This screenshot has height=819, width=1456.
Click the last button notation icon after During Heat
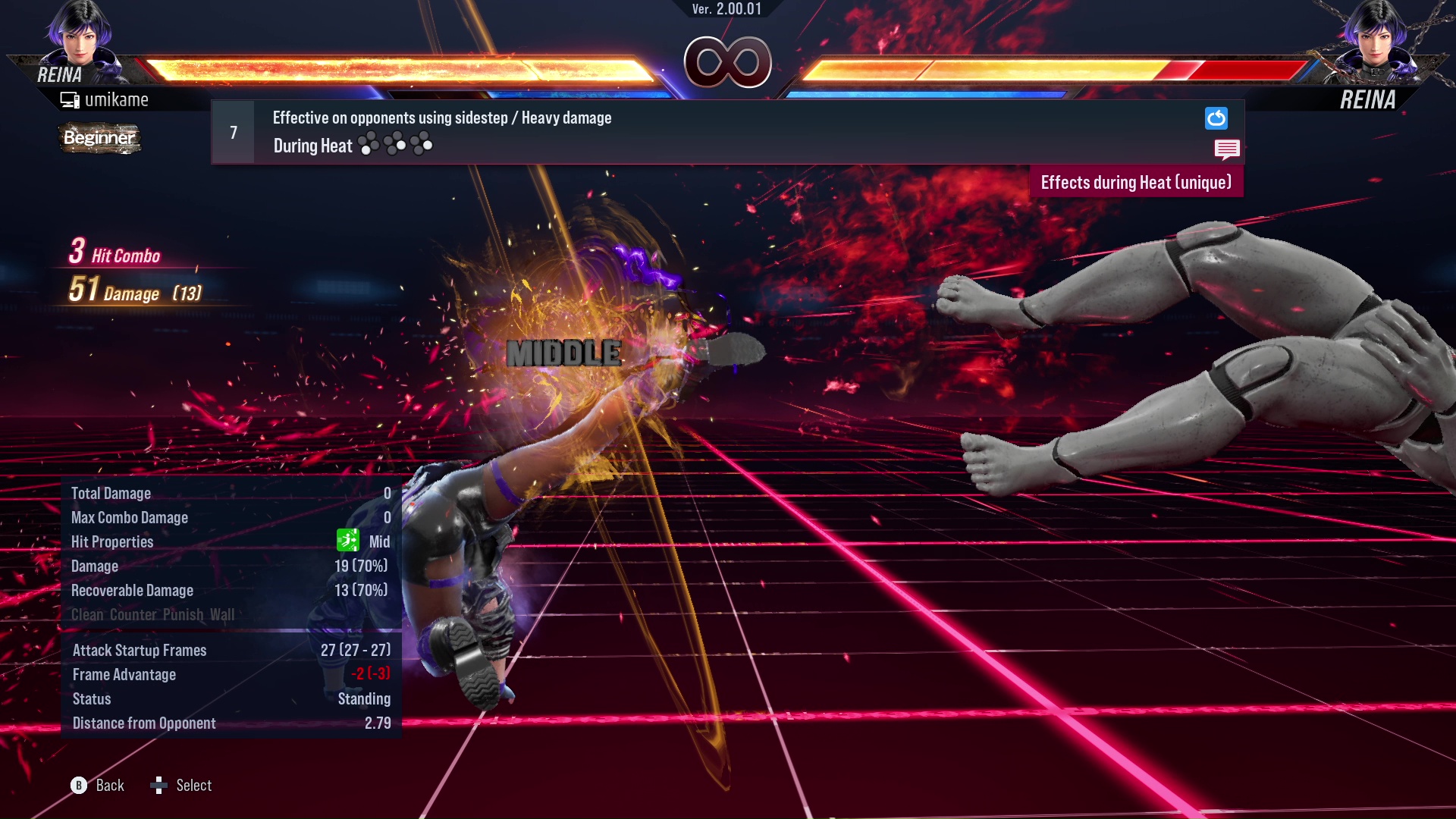[422, 145]
